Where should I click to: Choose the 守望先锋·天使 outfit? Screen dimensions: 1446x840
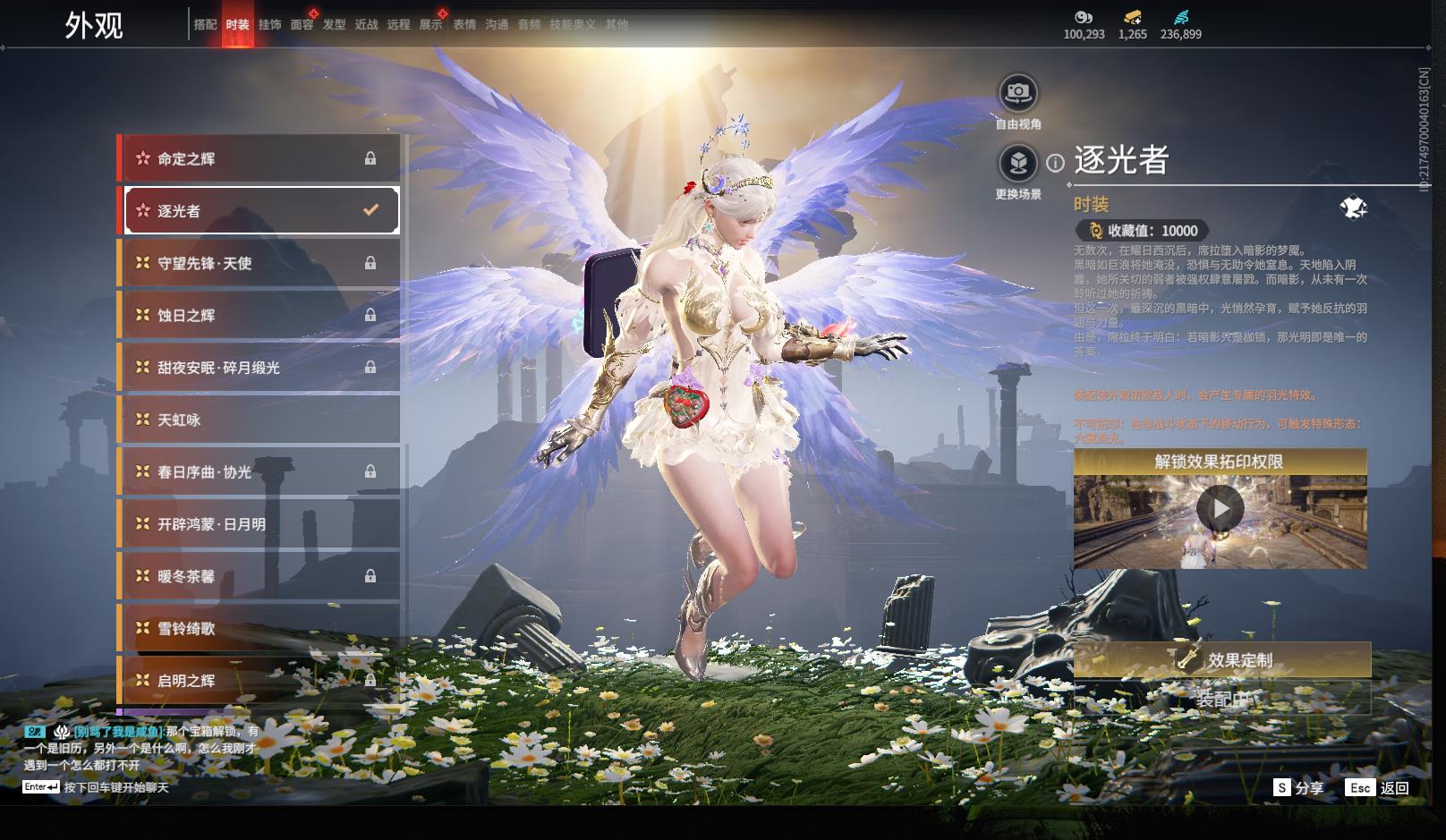click(259, 263)
